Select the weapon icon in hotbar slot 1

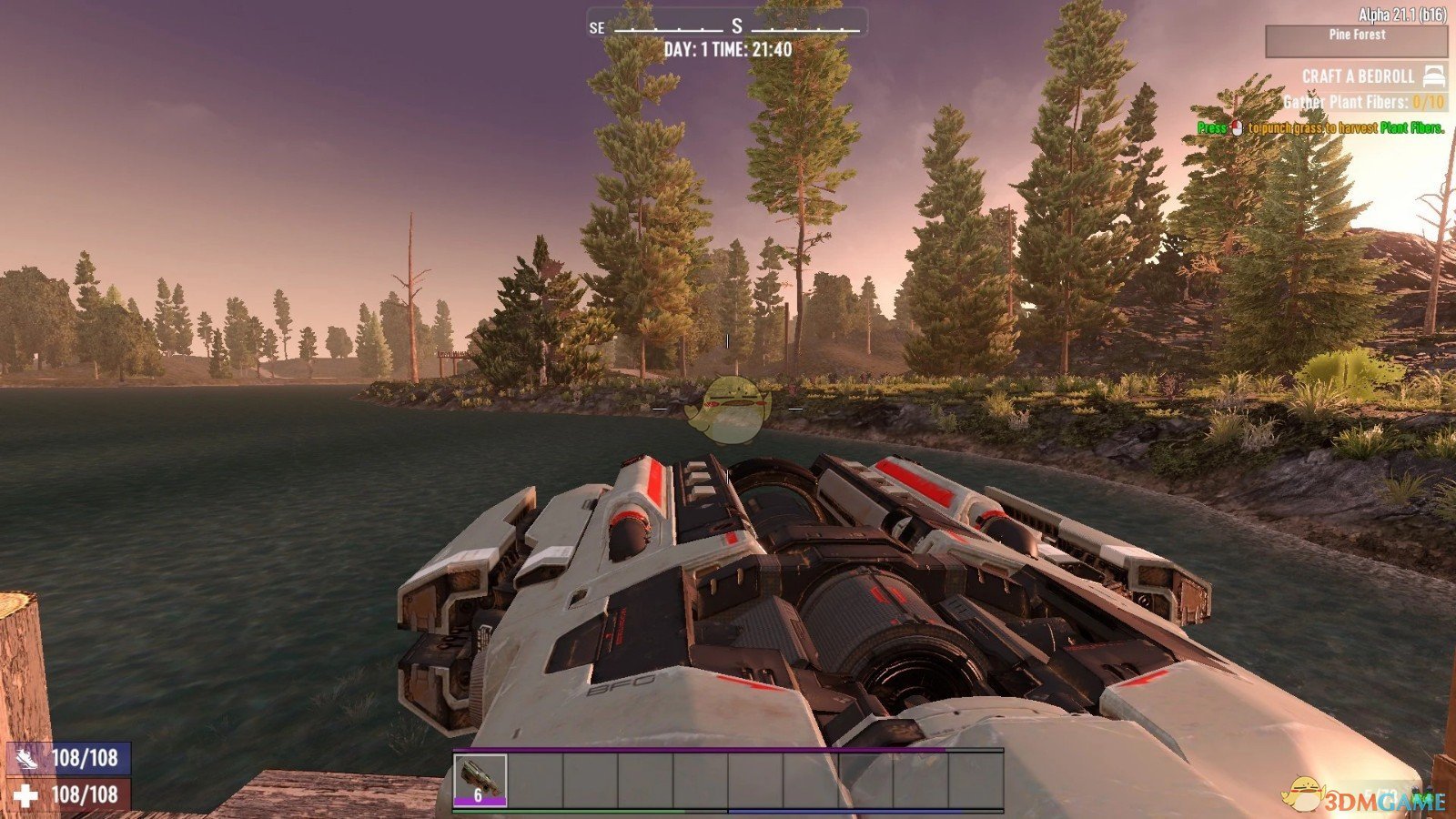tap(480, 778)
